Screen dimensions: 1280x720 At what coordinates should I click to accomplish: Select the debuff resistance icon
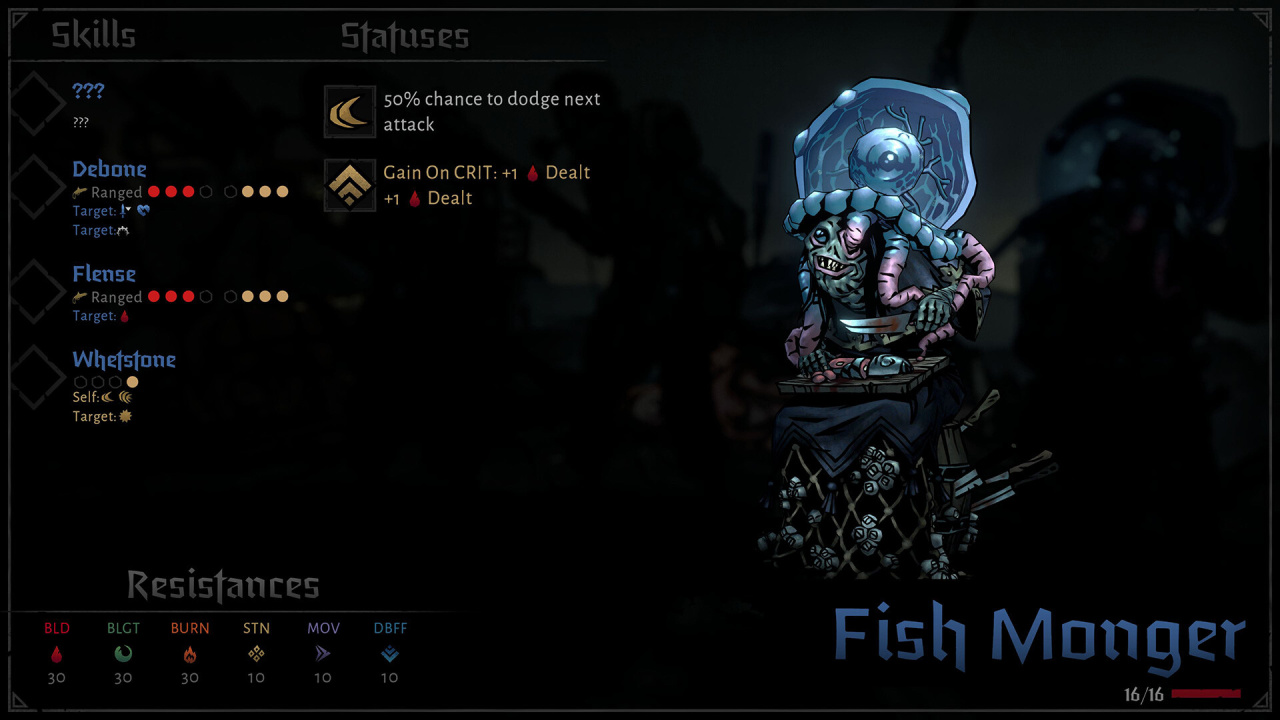(389, 654)
